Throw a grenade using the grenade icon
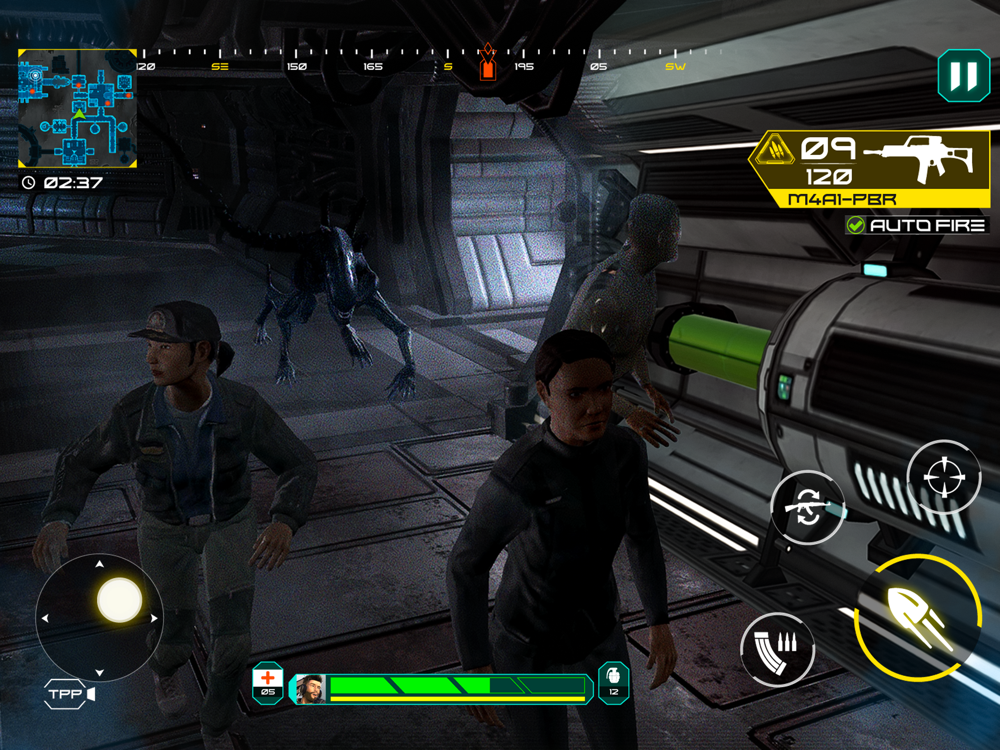1000x750 pixels. coord(613,681)
